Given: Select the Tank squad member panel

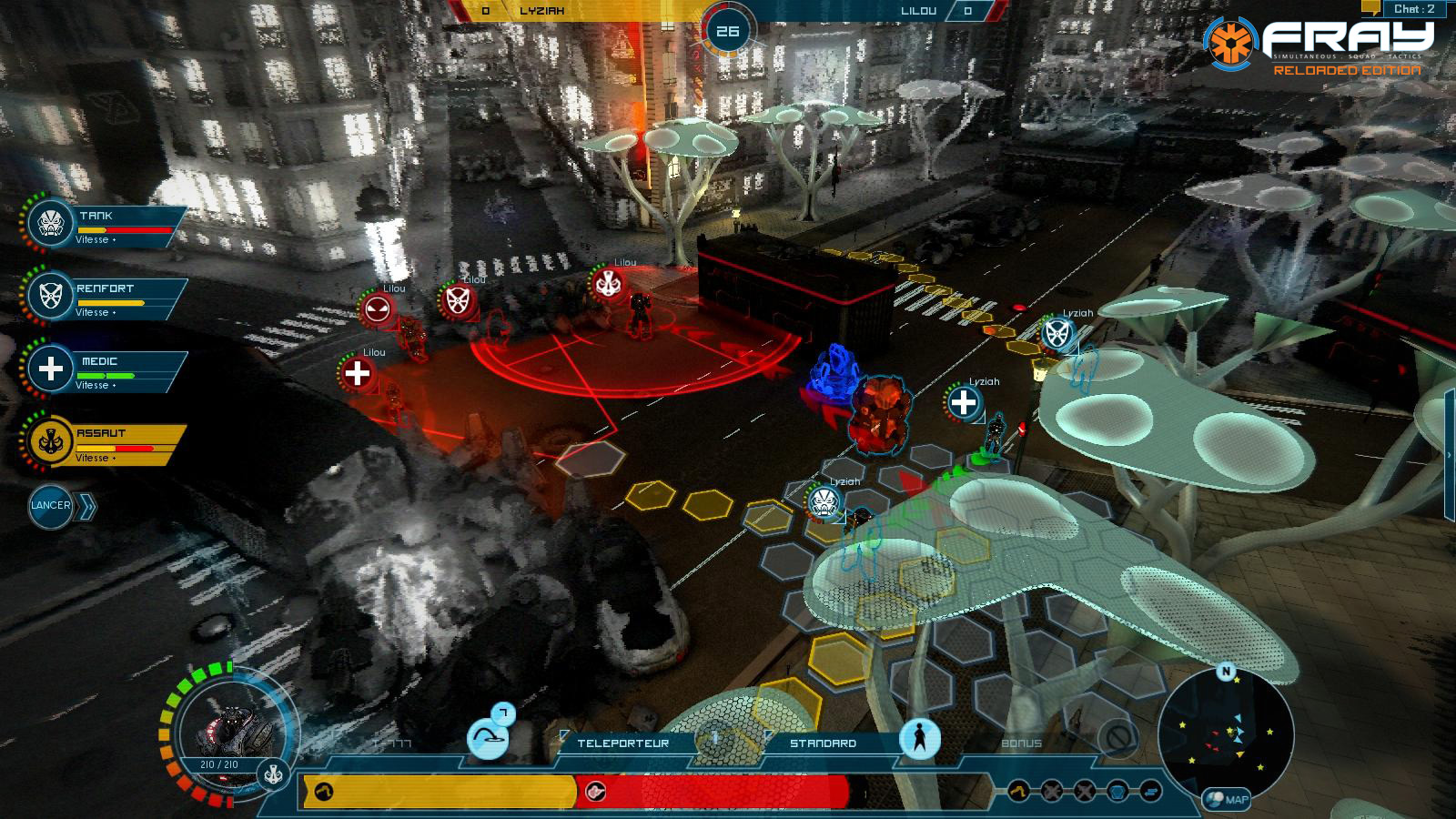Looking at the screenshot, I should point(105,224).
